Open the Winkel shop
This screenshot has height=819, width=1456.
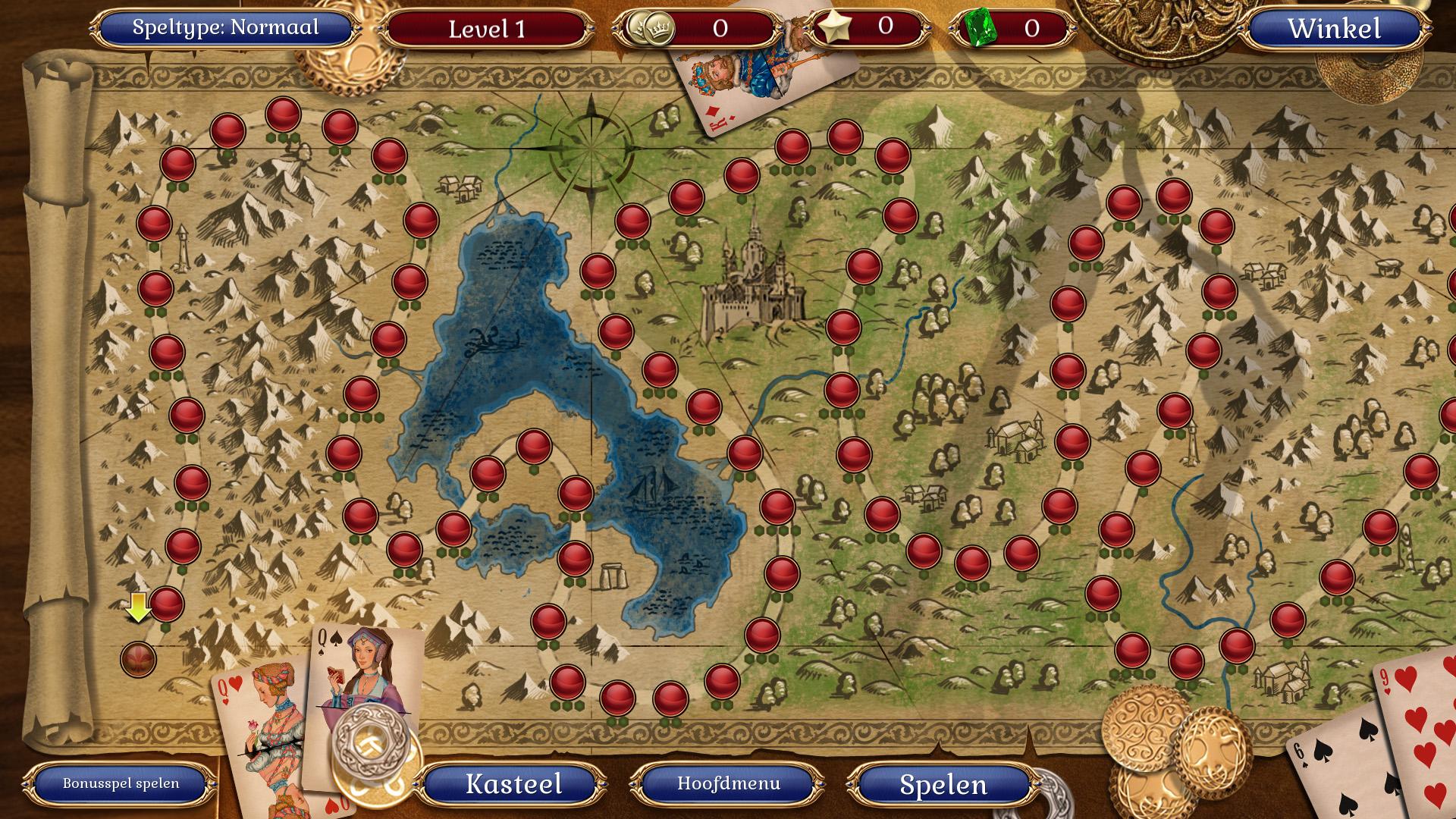[x=1334, y=29]
